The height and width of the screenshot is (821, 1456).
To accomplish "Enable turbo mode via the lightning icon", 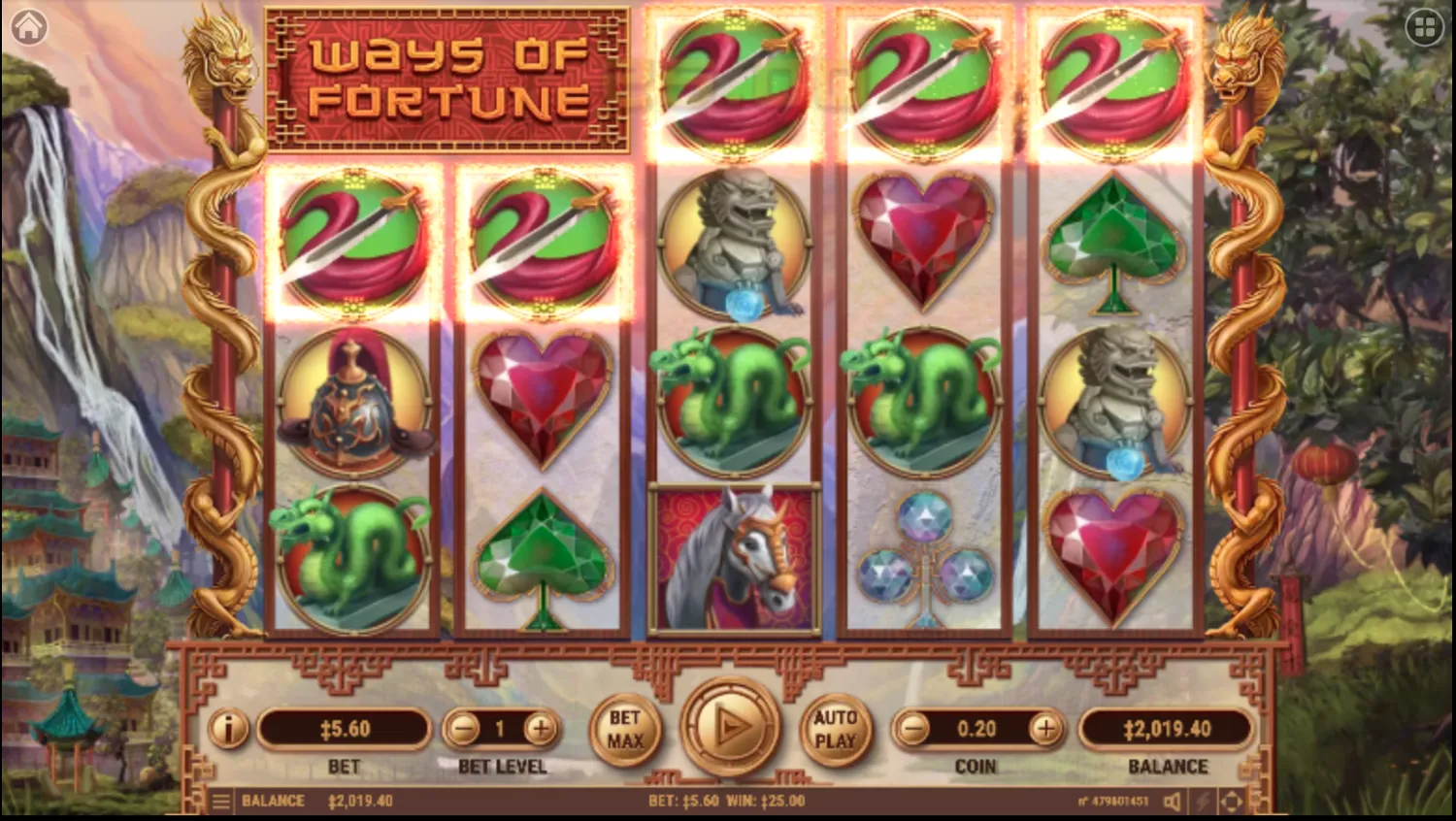I will point(1203,801).
